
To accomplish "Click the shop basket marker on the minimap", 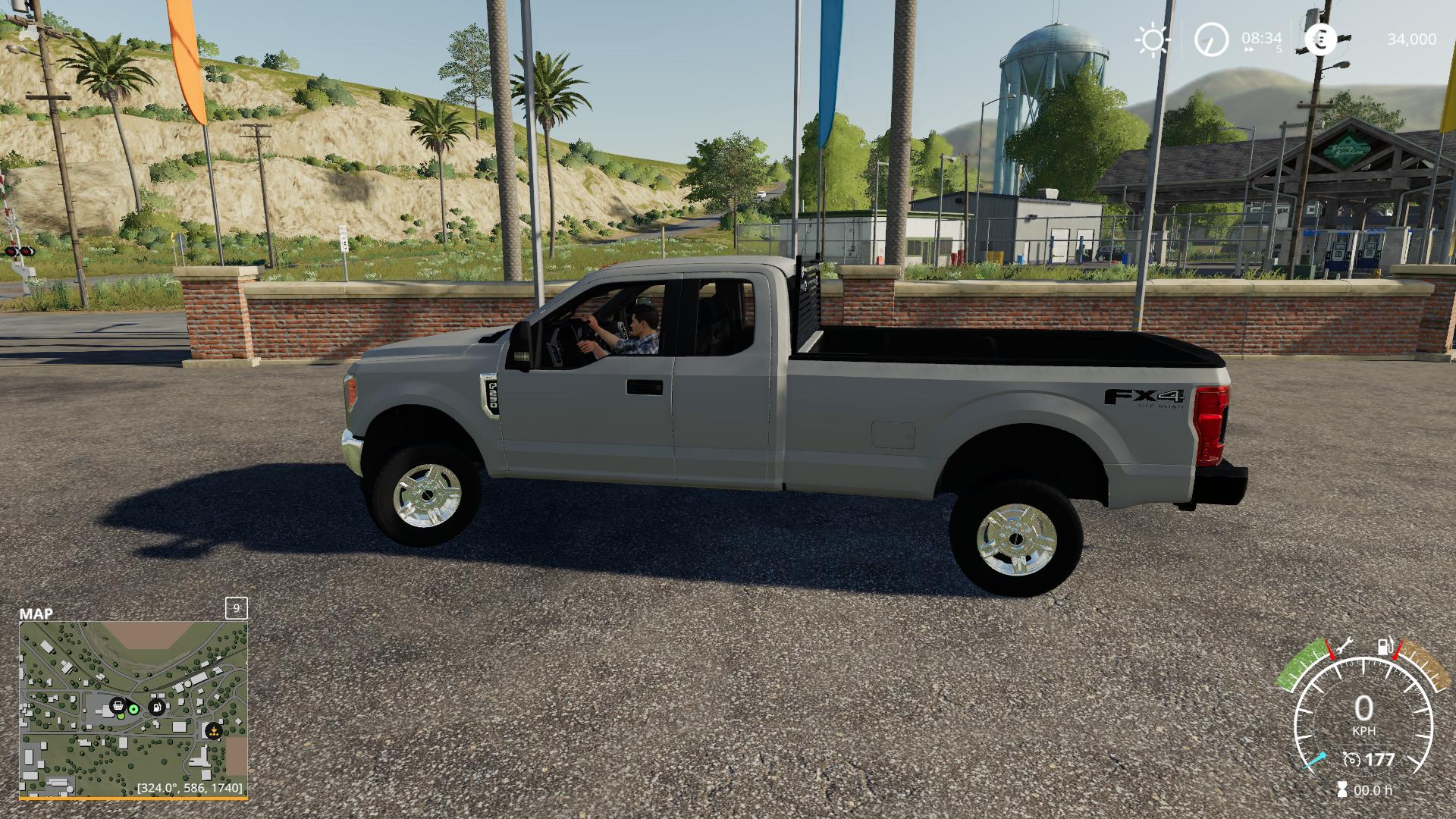I will (118, 707).
